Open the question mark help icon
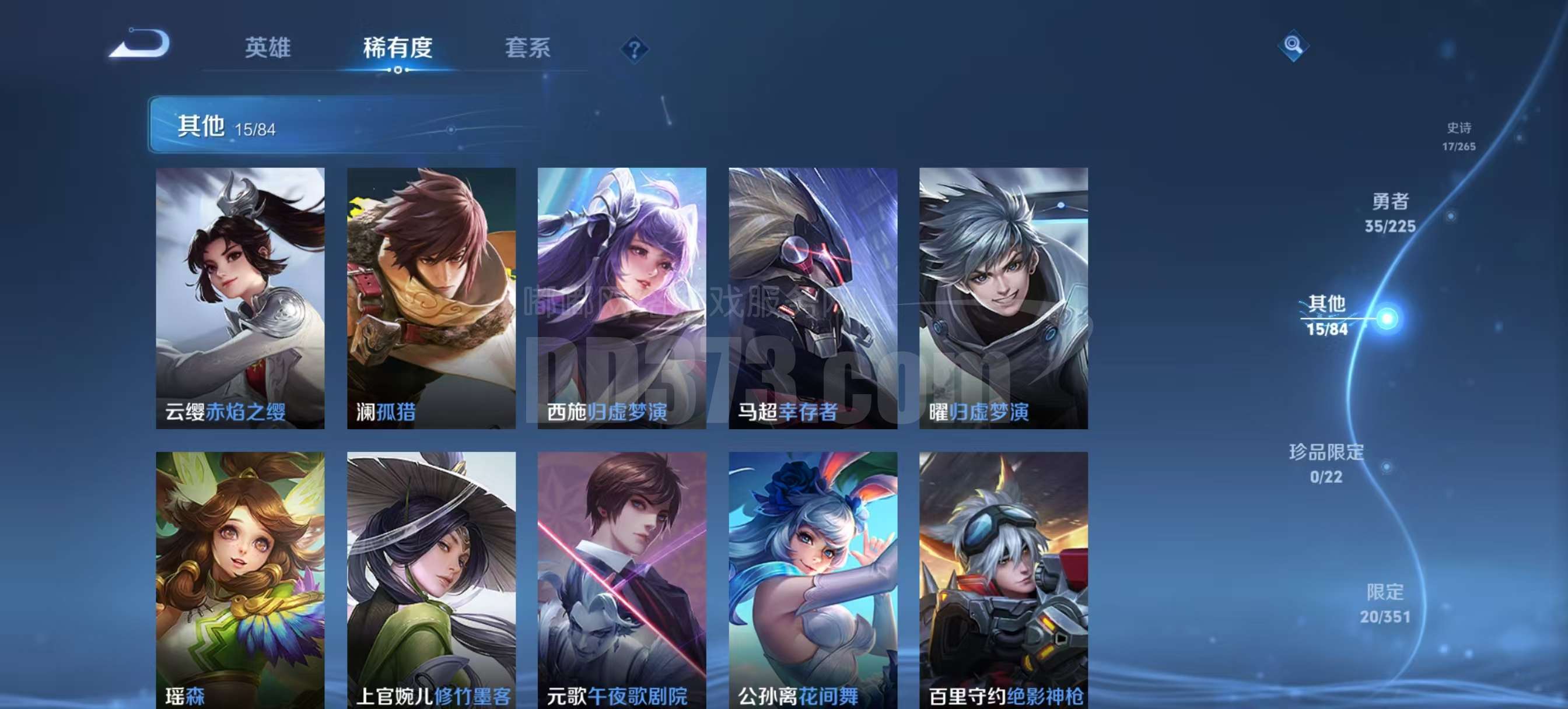Viewport: 1568px width, 709px height. pos(633,49)
